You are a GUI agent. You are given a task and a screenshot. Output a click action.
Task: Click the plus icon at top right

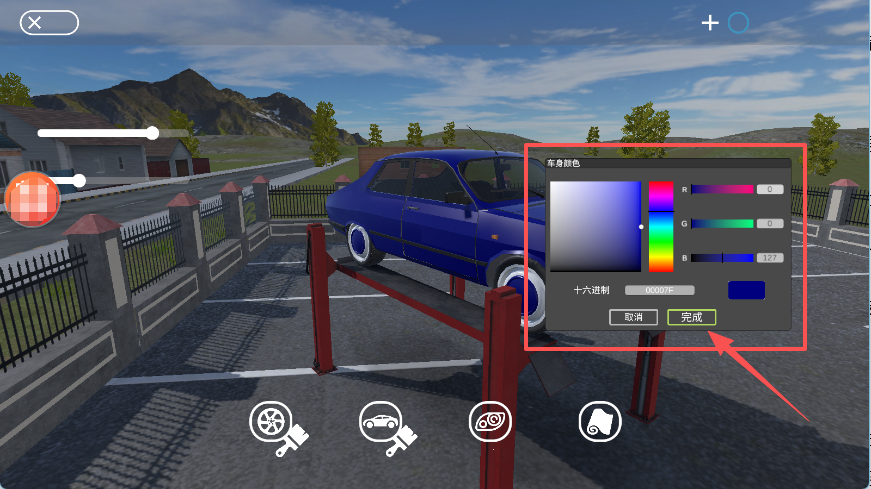point(710,23)
